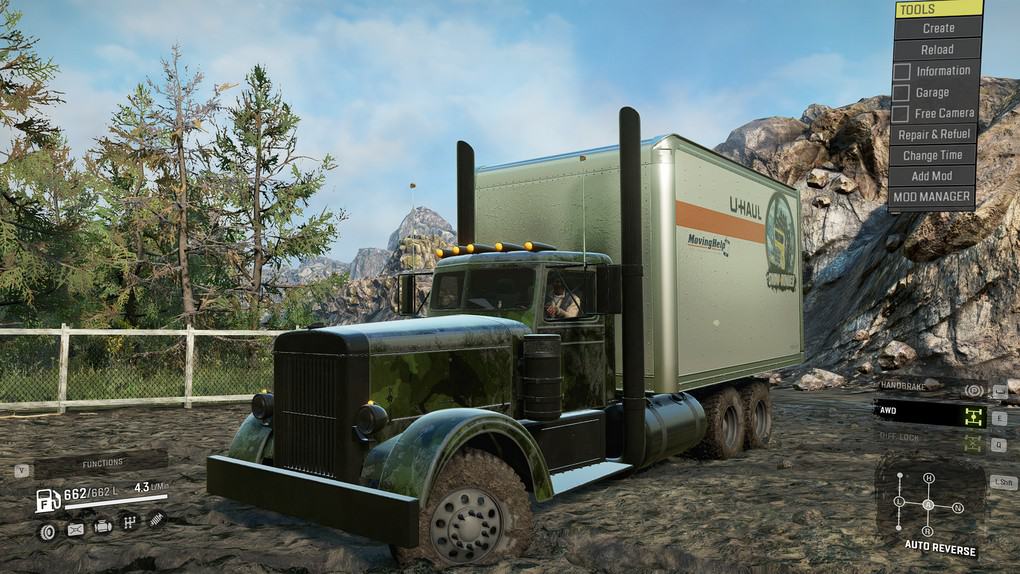Click the engine status icon

coord(102,524)
